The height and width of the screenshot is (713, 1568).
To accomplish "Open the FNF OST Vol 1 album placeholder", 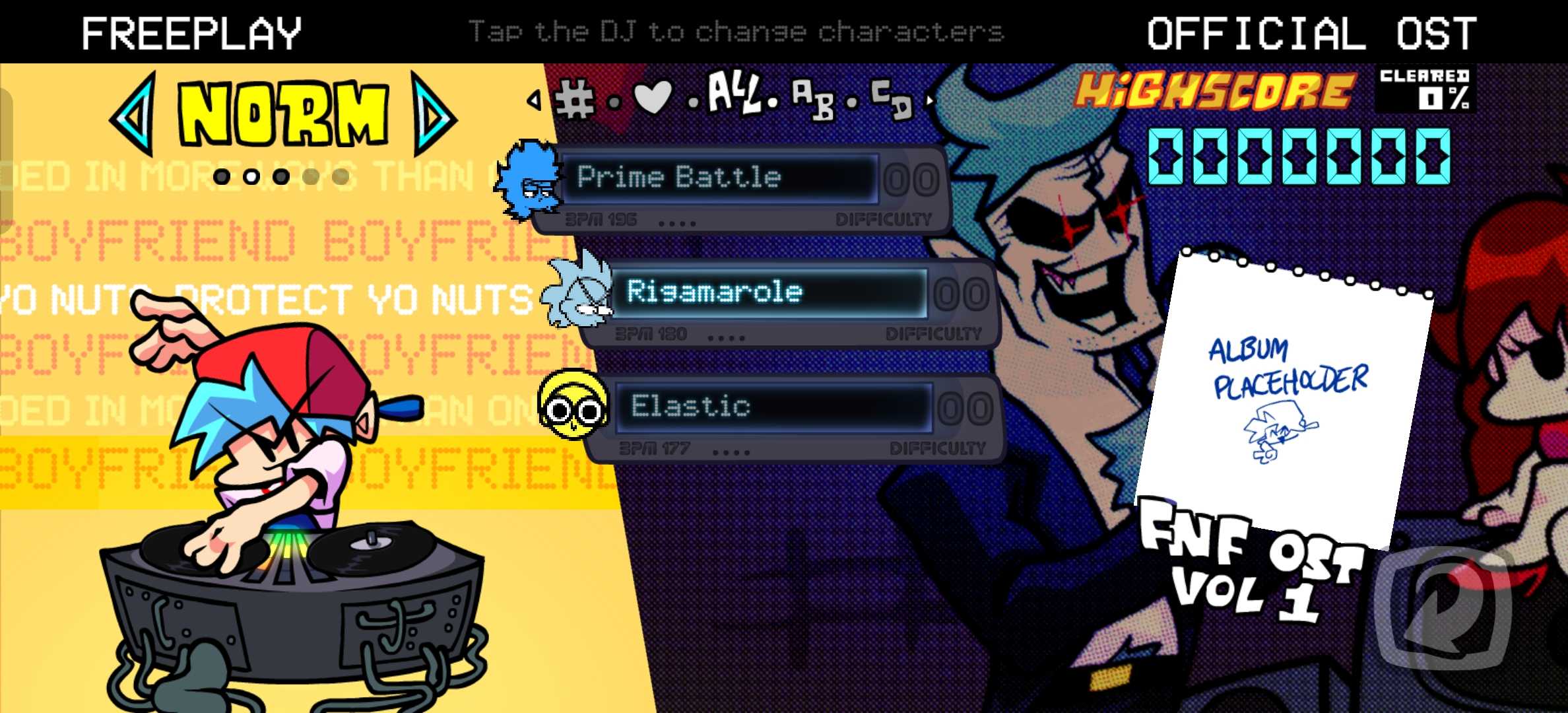I will (1284, 396).
